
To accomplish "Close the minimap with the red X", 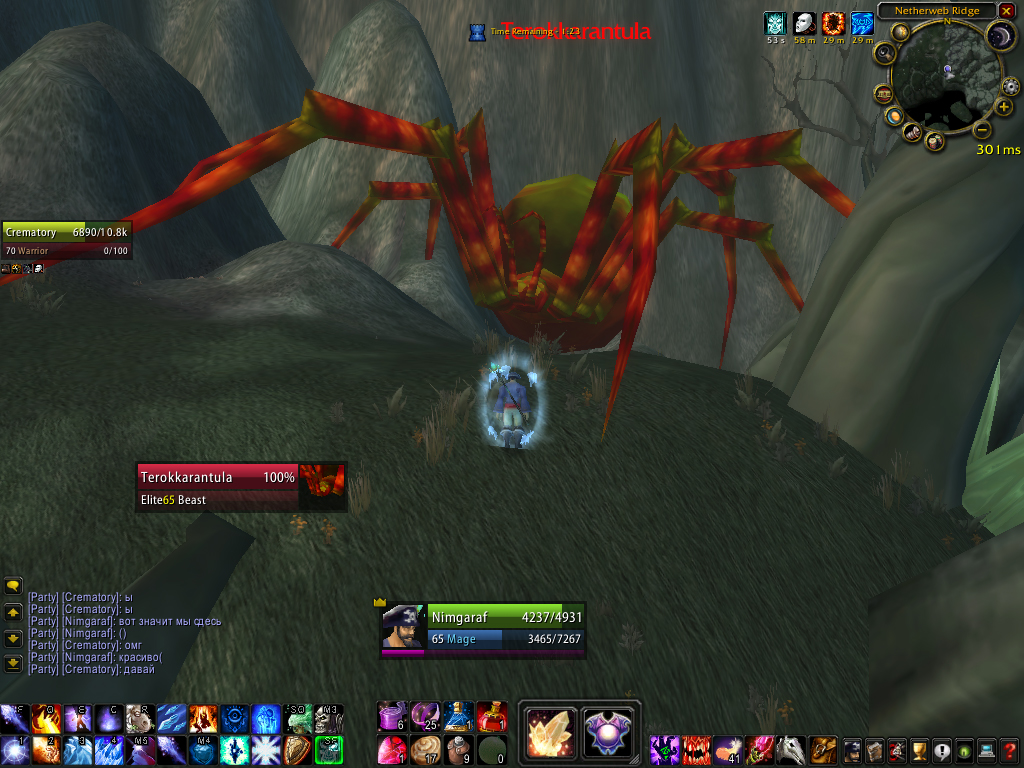I will (x=1006, y=11).
